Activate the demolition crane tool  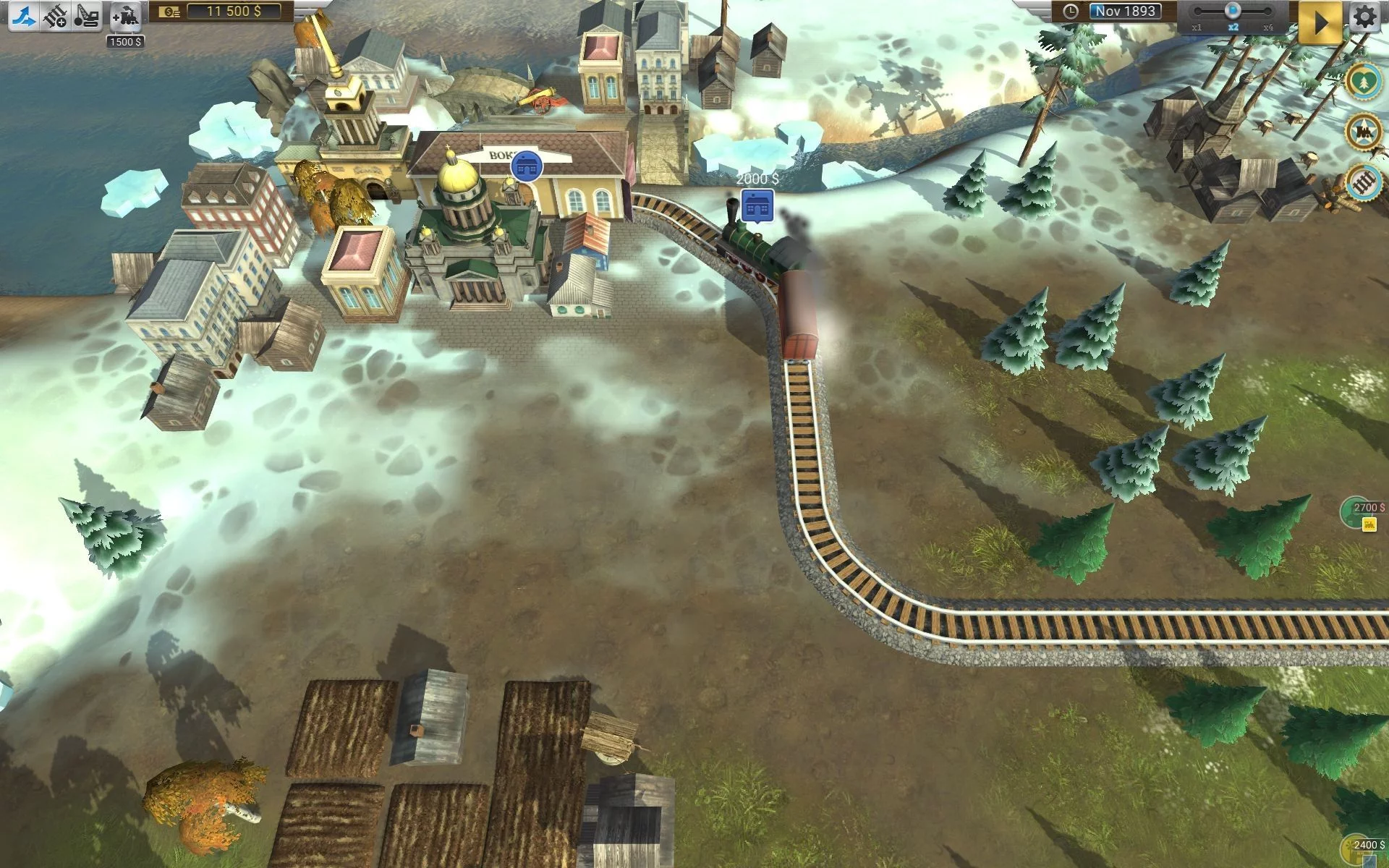[87, 16]
